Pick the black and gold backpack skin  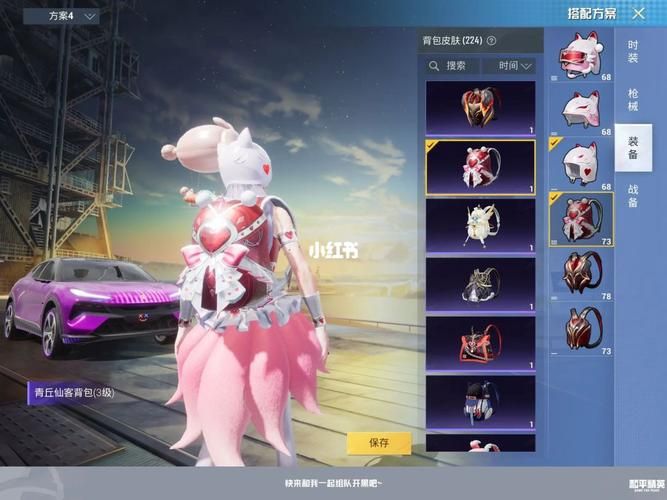(480, 284)
